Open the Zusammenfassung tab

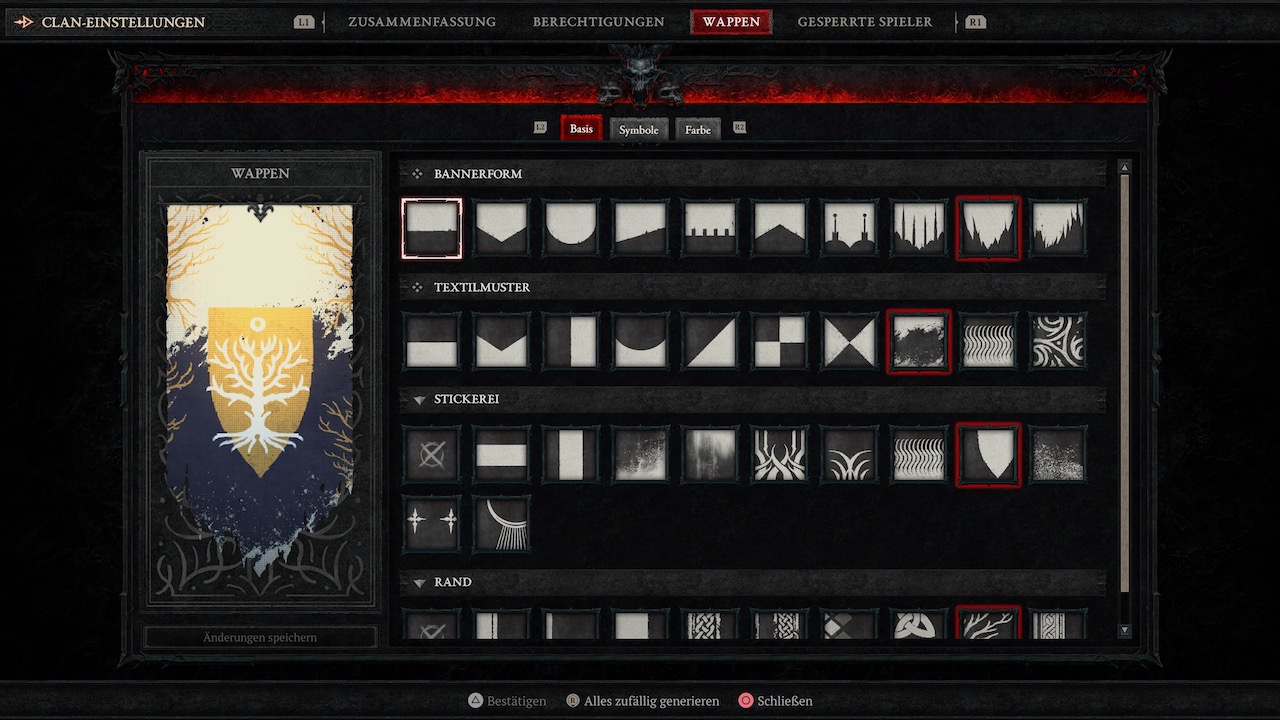421,22
